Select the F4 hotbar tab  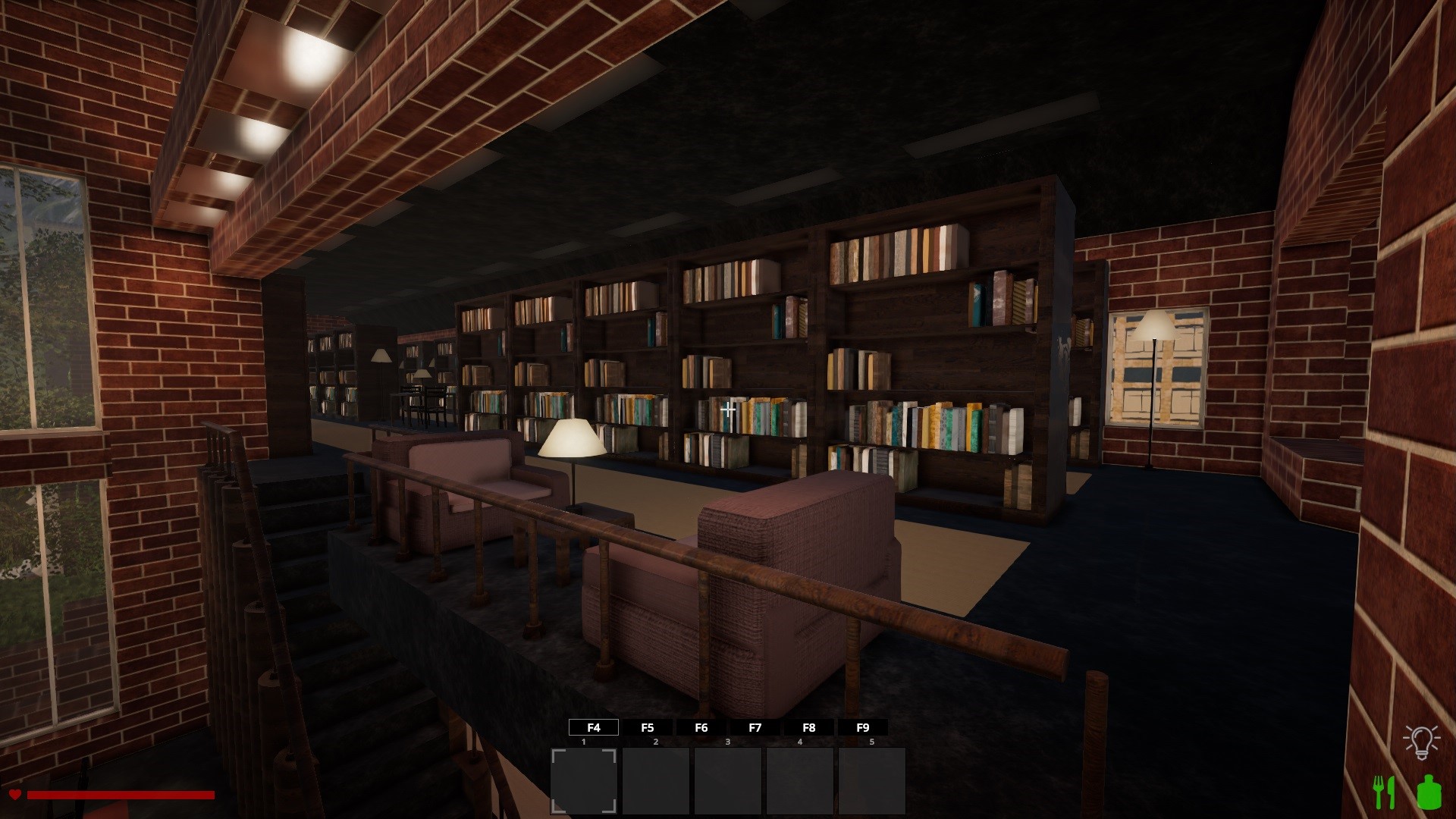[x=594, y=727]
